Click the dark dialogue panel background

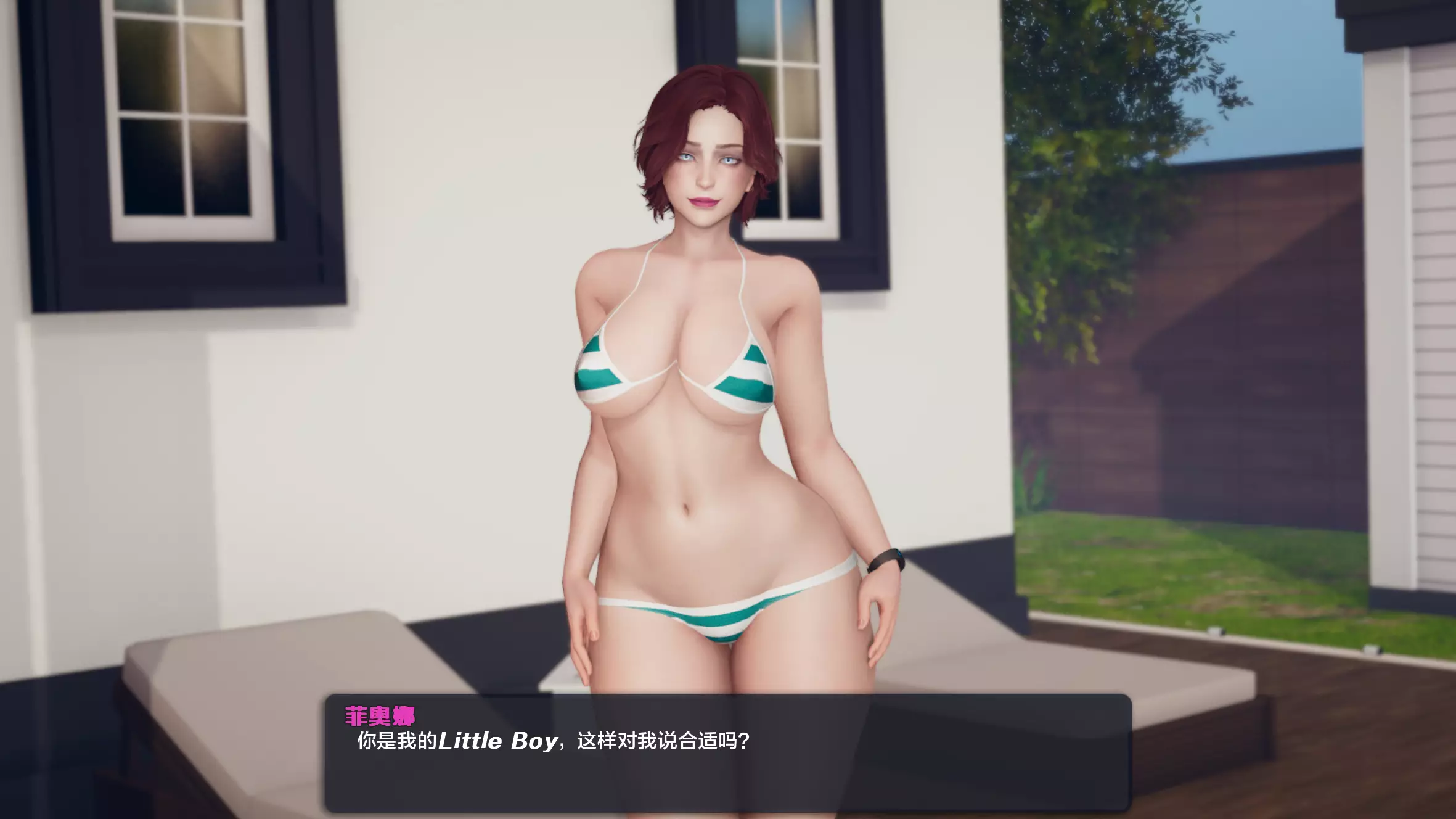pyautogui.click(x=986, y=783)
